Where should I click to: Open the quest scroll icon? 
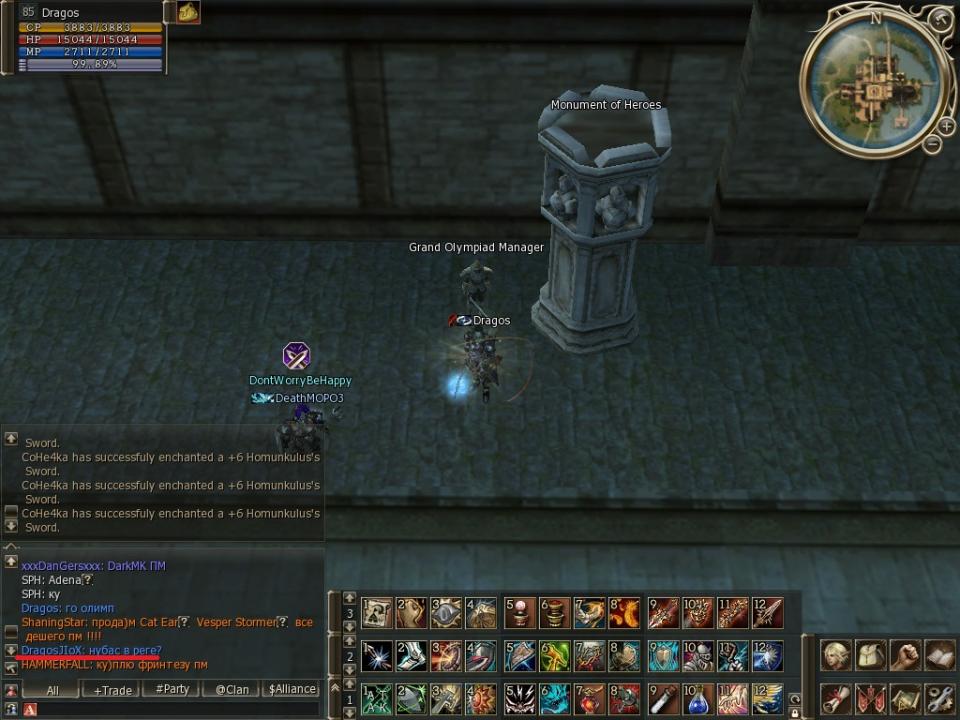836,697
